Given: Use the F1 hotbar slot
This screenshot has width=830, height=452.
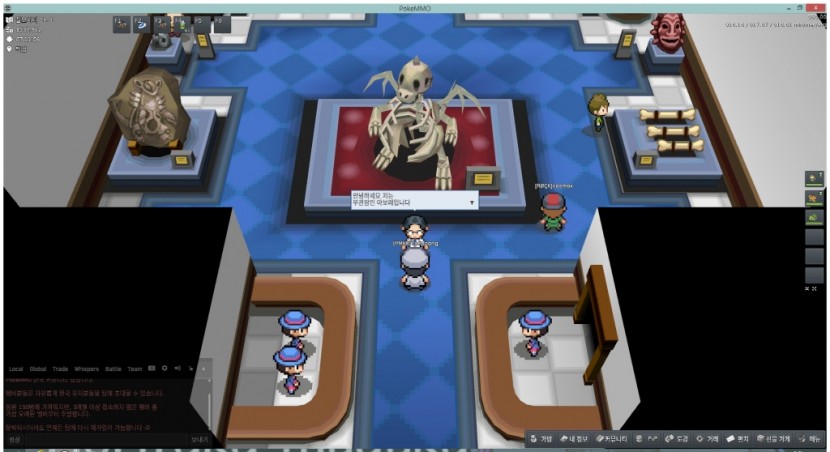Looking at the screenshot, I should 120,22.
